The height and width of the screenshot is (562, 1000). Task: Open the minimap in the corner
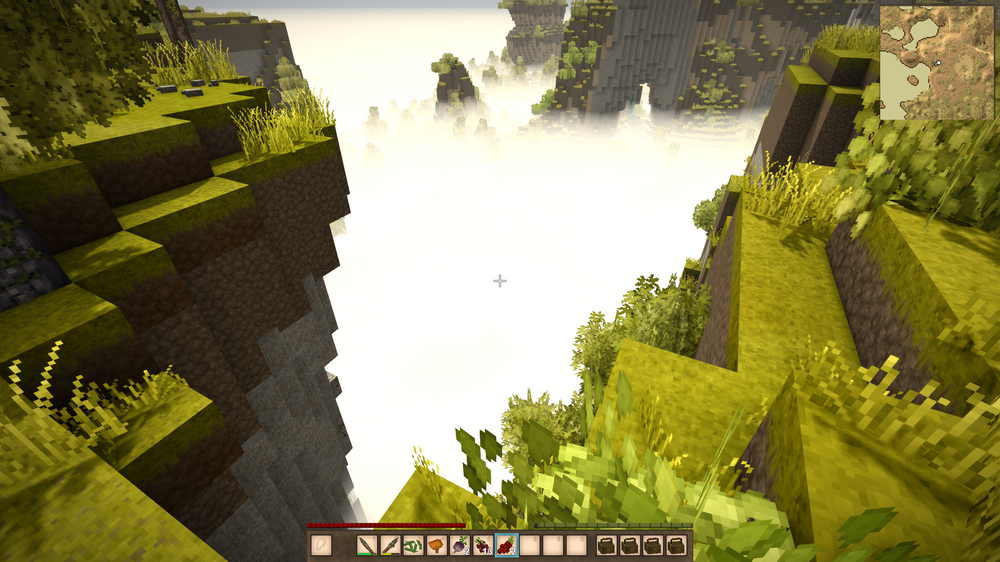[x=937, y=62]
